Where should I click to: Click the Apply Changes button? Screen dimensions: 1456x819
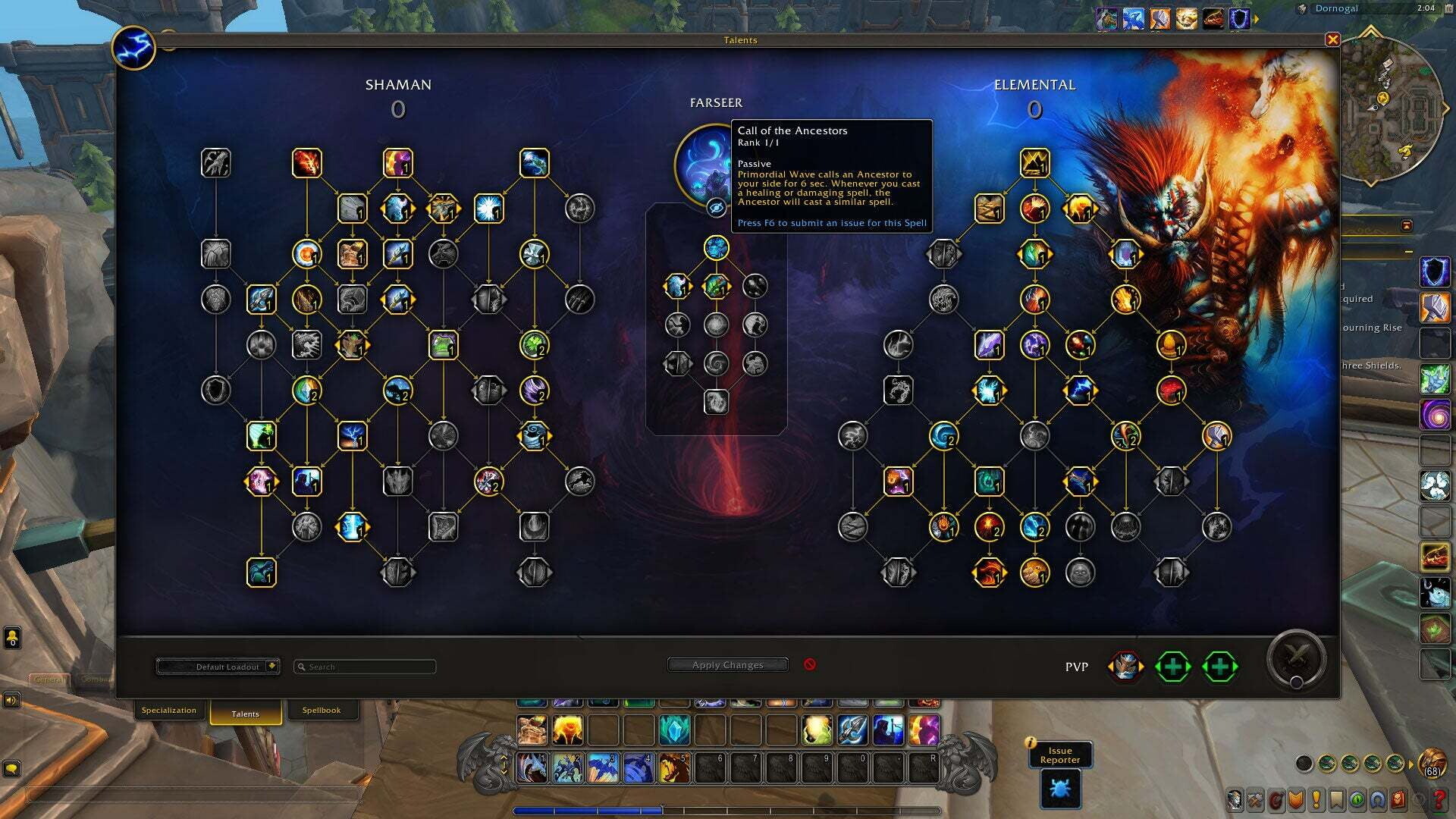click(727, 665)
